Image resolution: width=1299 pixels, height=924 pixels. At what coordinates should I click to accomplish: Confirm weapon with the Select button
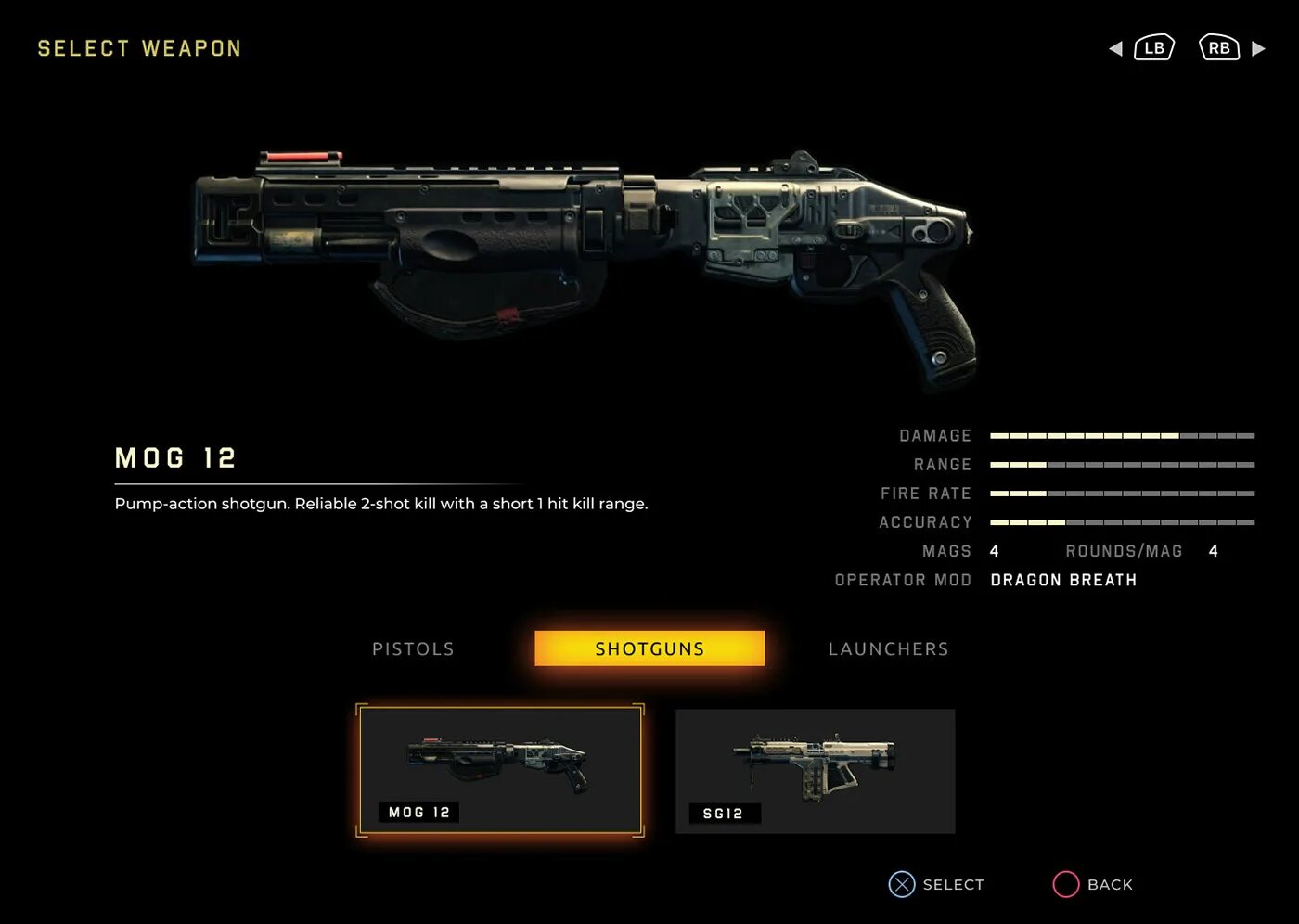pyautogui.click(x=937, y=884)
